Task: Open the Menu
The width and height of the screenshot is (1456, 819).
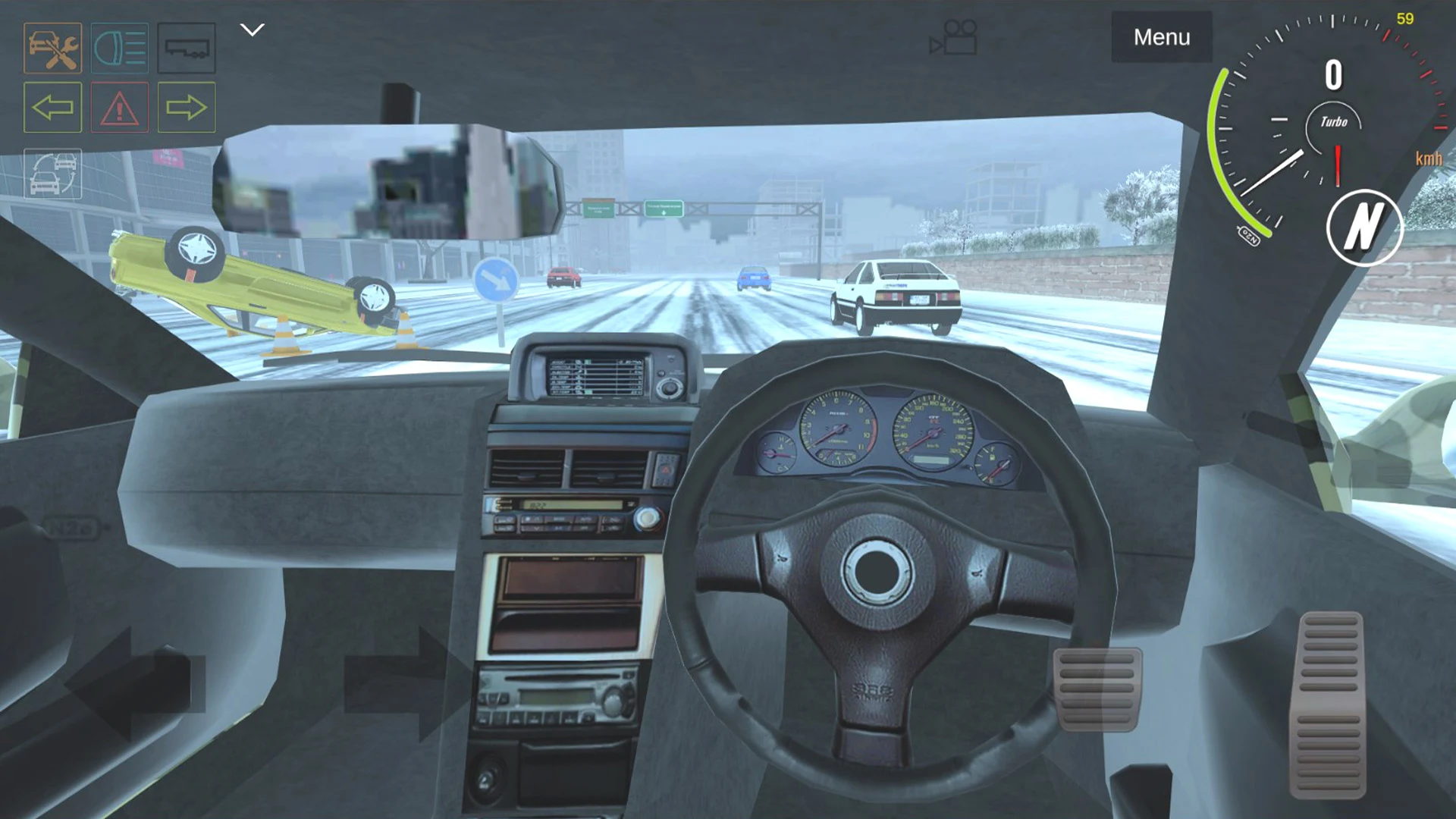Action: 1161,36
